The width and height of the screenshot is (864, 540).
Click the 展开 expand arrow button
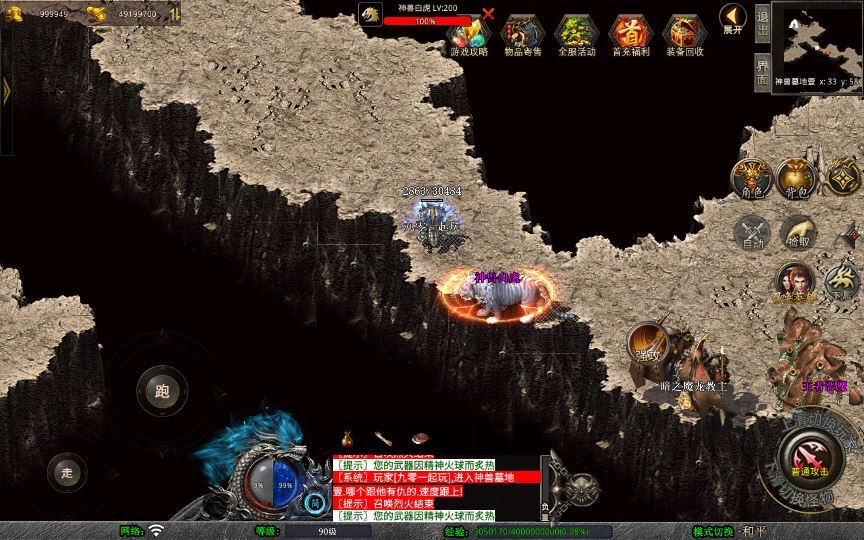[x=732, y=19]
